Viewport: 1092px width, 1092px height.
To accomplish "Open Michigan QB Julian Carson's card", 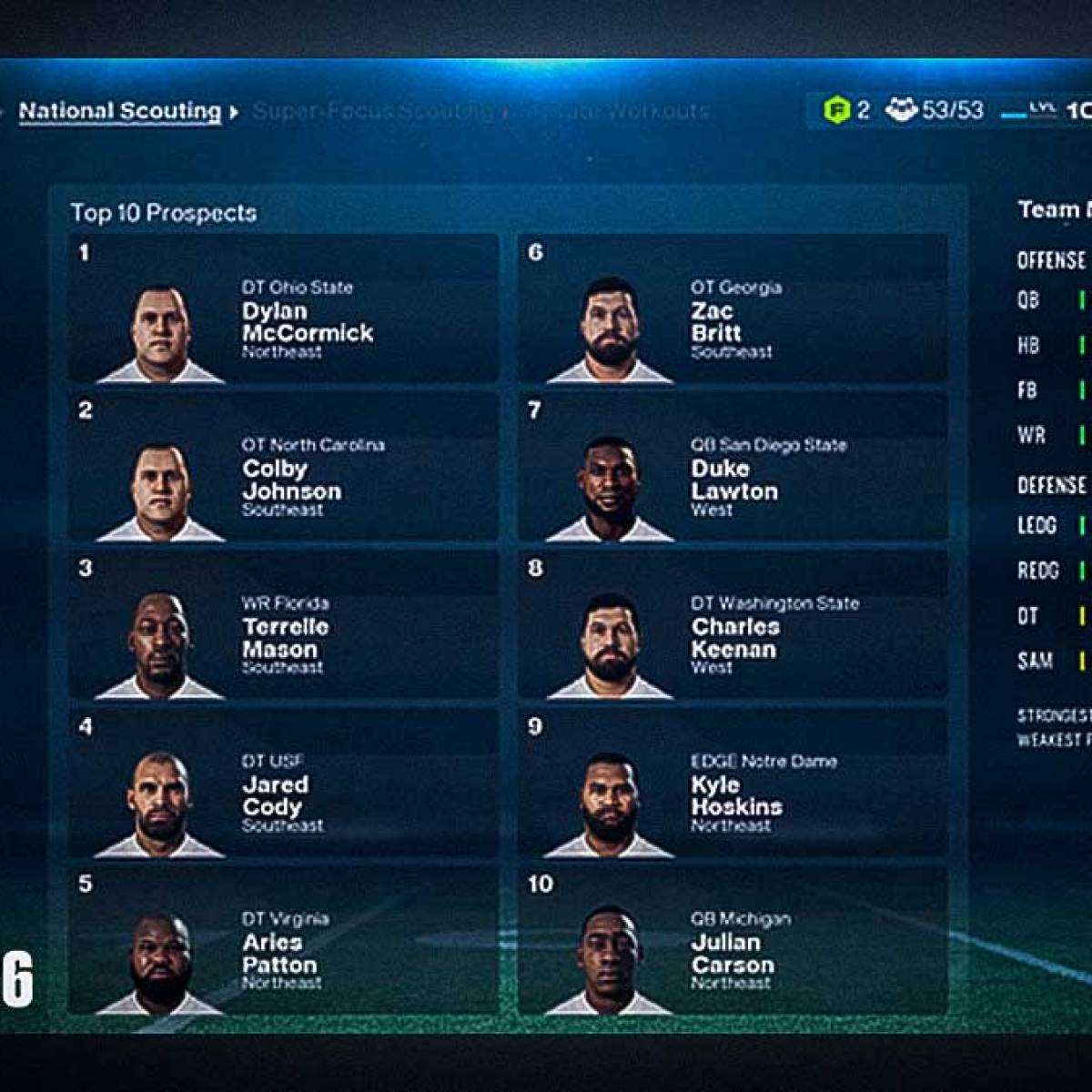I will coord(733,941).
